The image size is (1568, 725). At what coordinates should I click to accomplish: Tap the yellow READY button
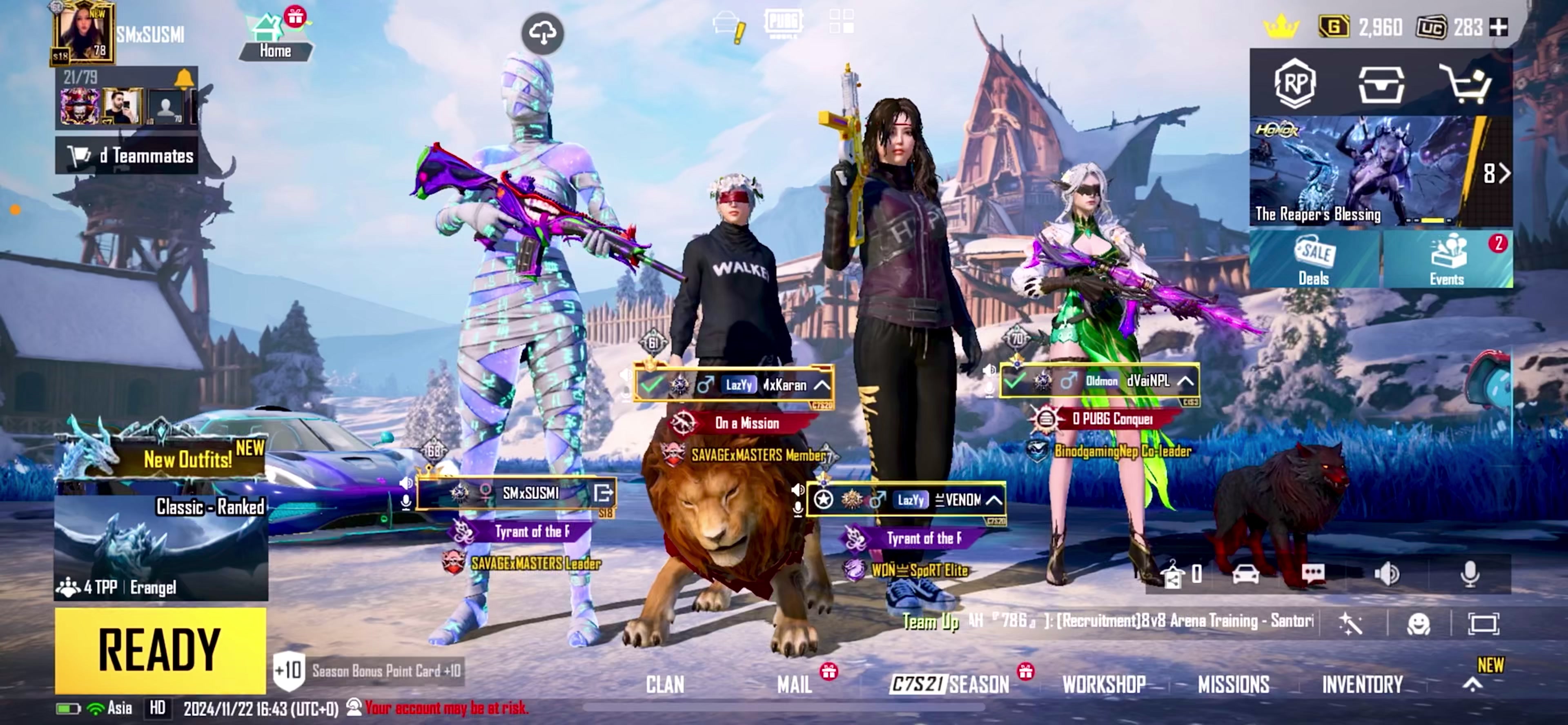tap(160, 650)
